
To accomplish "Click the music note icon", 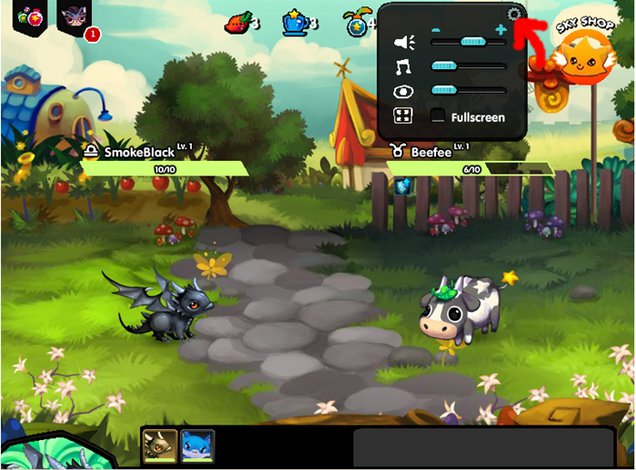I will click(x=403, y=67).
